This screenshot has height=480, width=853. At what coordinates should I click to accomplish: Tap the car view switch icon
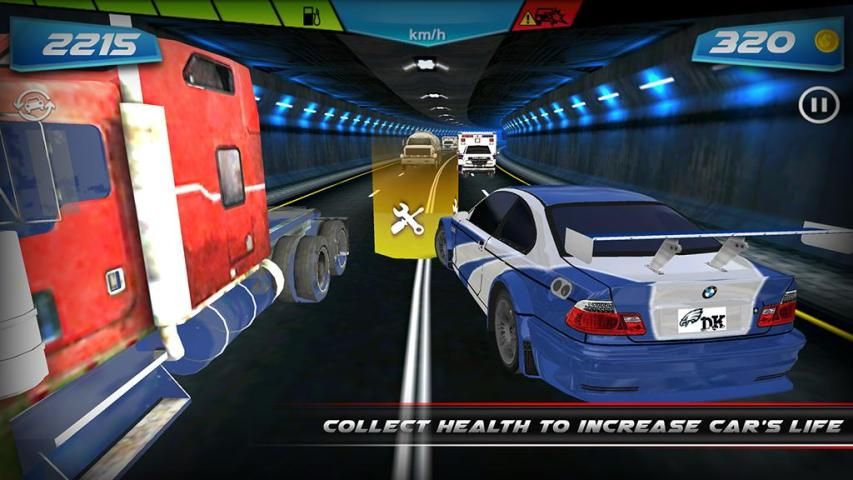(33, 105)
